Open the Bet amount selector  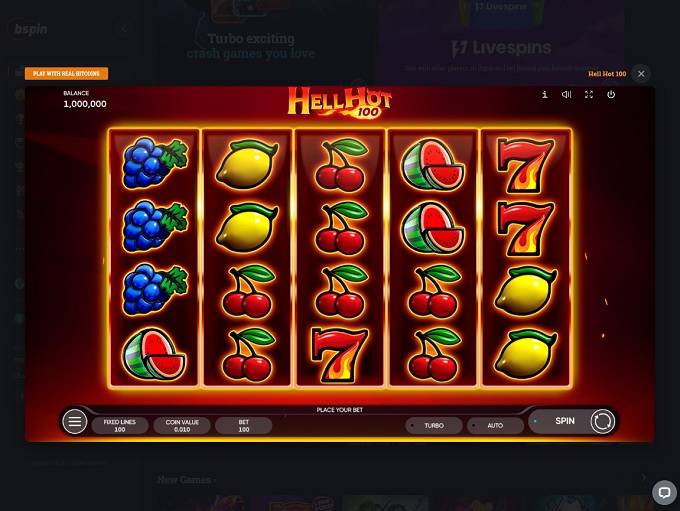(243, 425)
